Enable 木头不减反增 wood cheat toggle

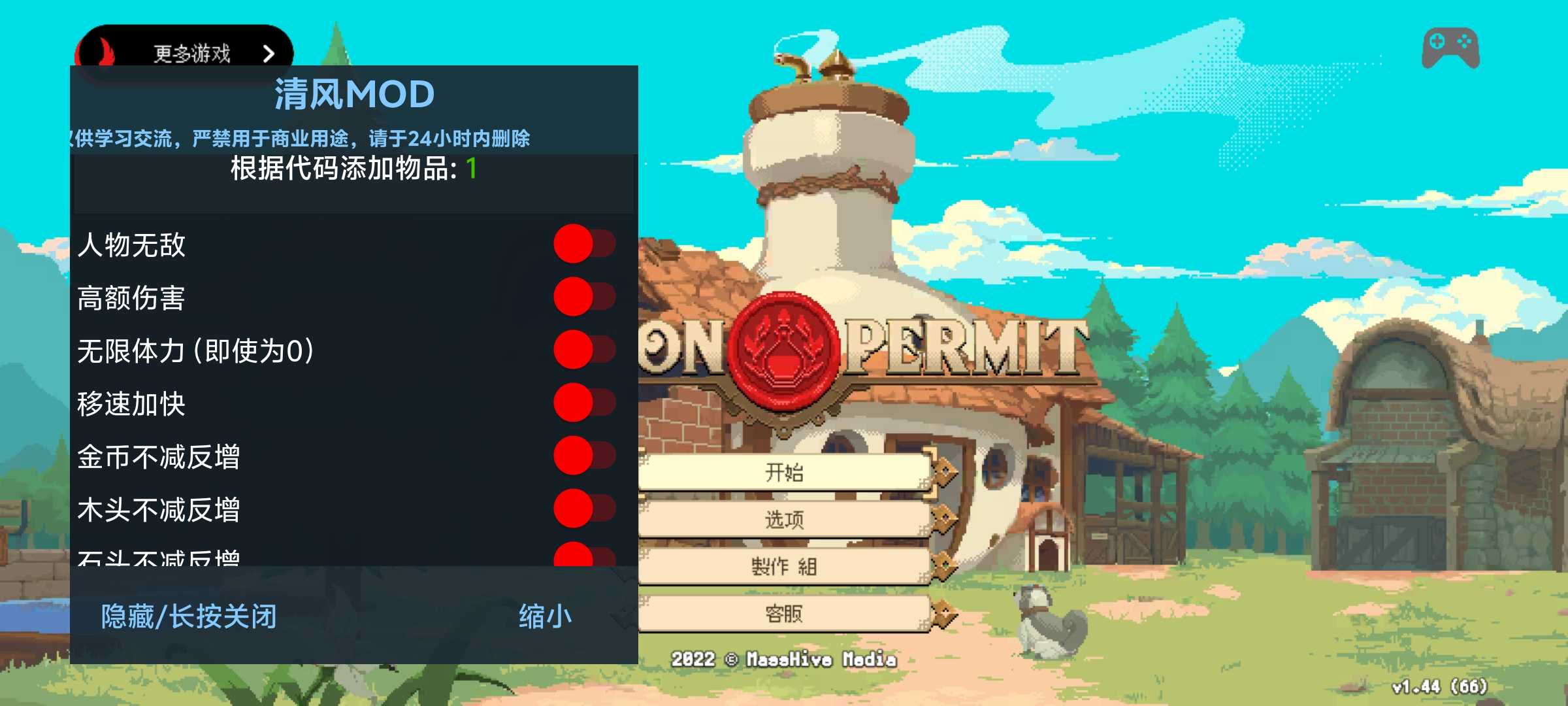[583, 509]
